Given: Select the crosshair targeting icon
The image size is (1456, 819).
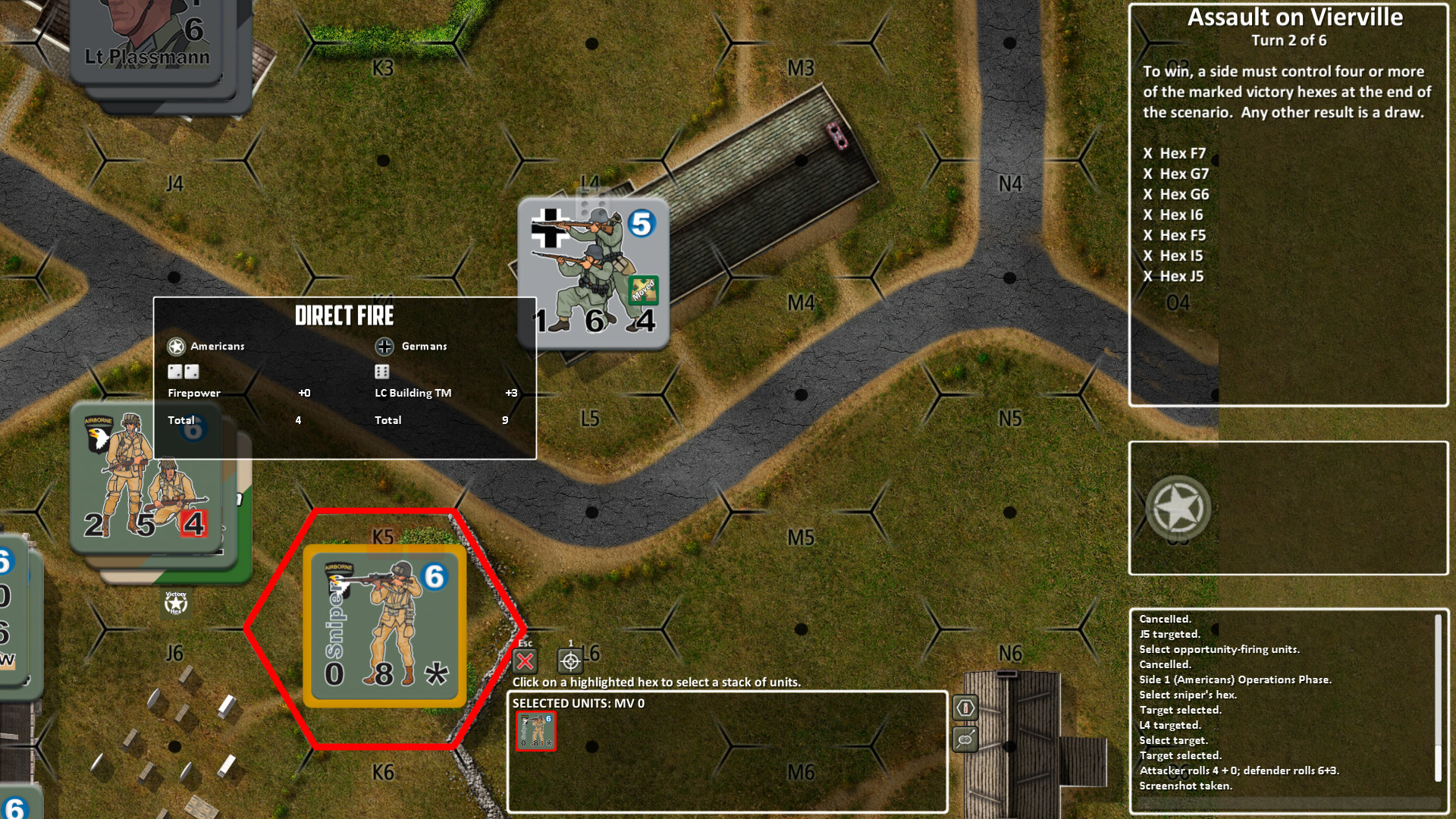Looking at the screenshot, I should pyautogui.click(x=569, y=661).
